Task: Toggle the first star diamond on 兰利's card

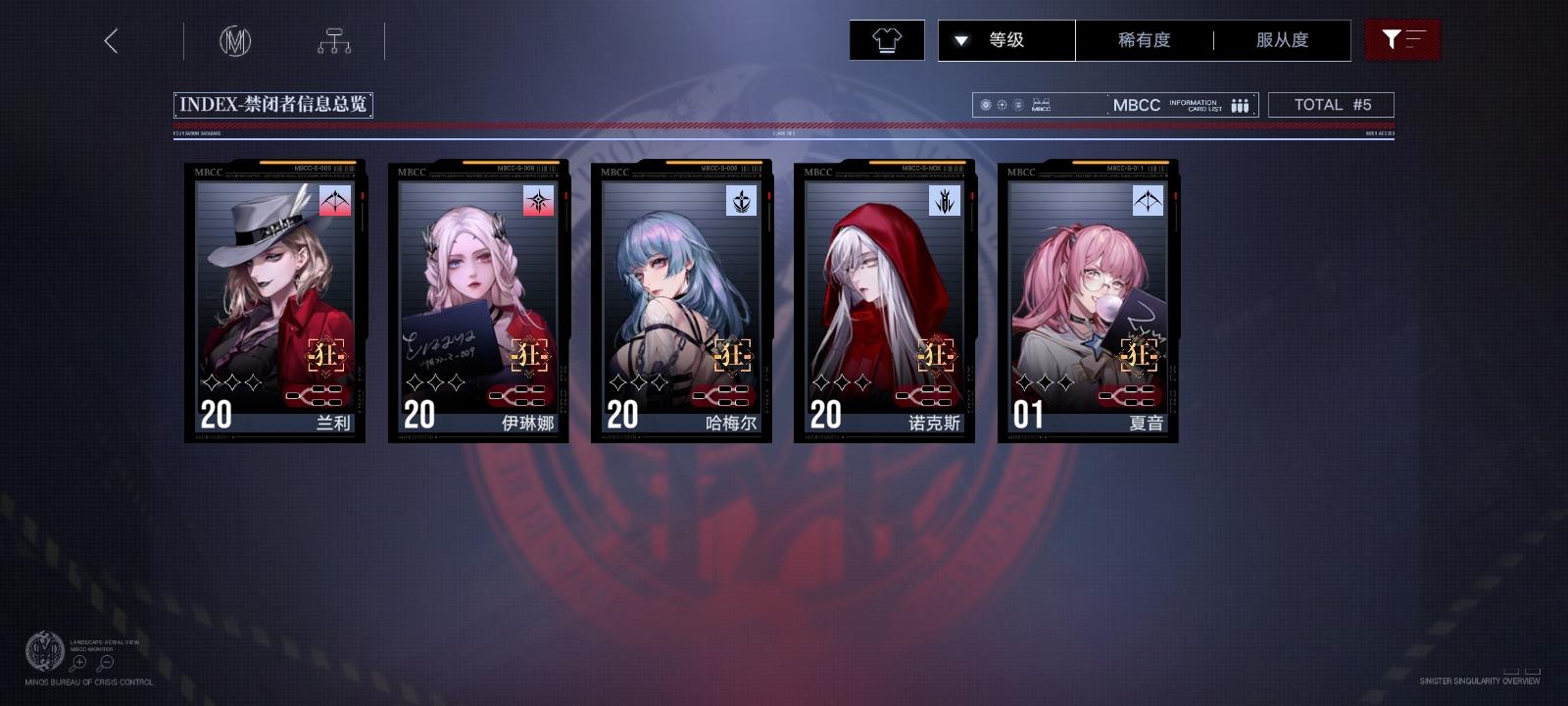Action: 214,382
